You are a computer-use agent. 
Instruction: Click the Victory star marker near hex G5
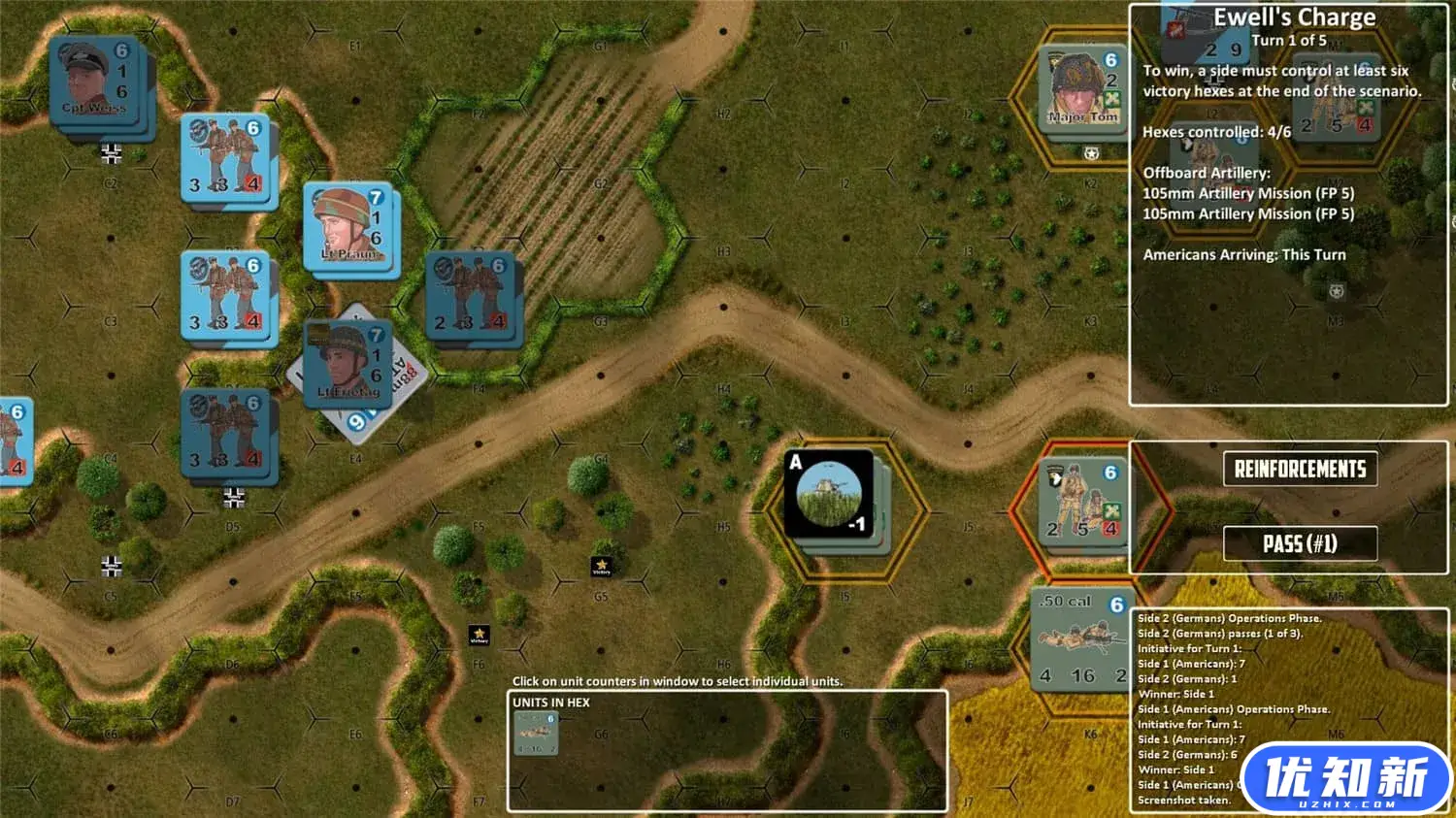602,568
